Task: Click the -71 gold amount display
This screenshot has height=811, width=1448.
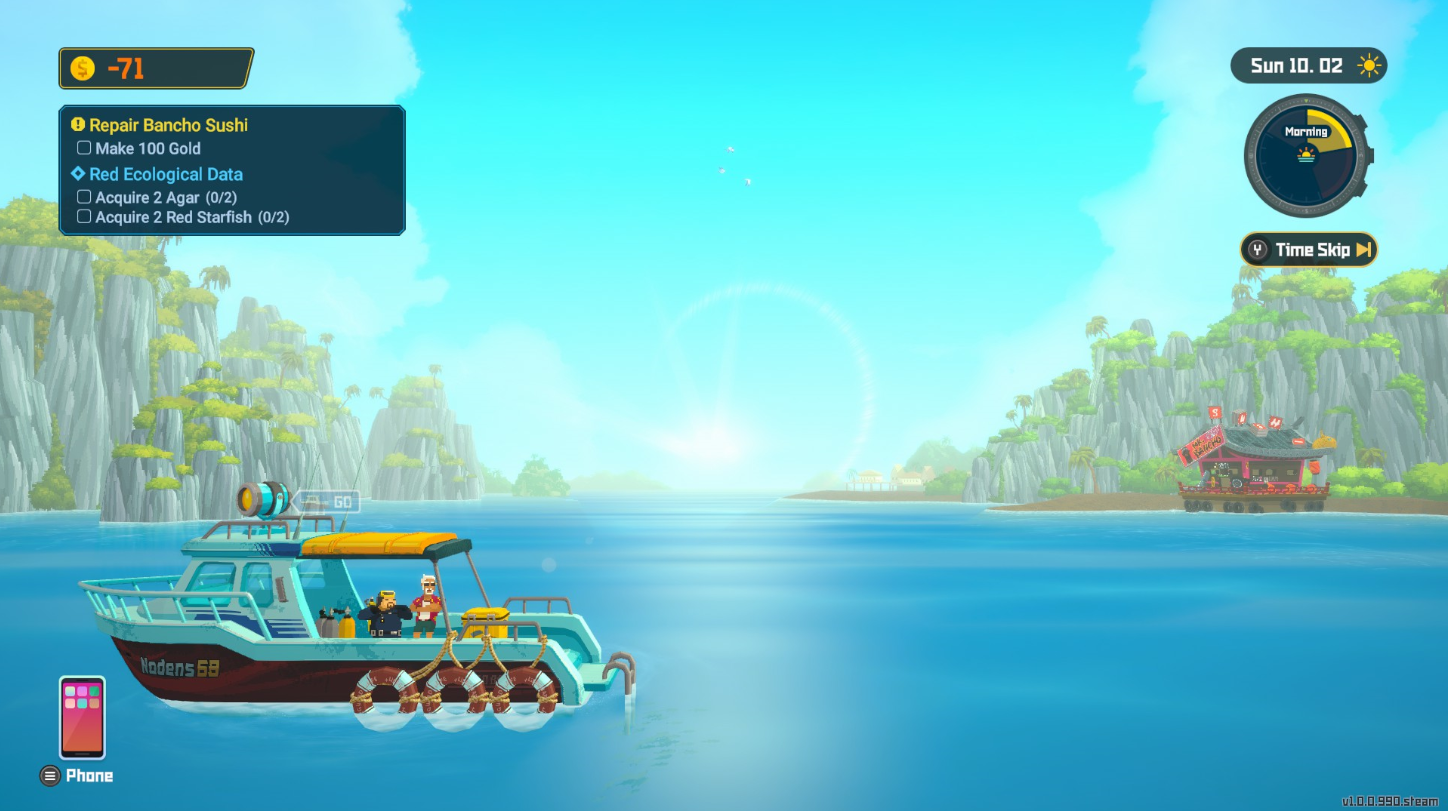Action: point(125,68)
